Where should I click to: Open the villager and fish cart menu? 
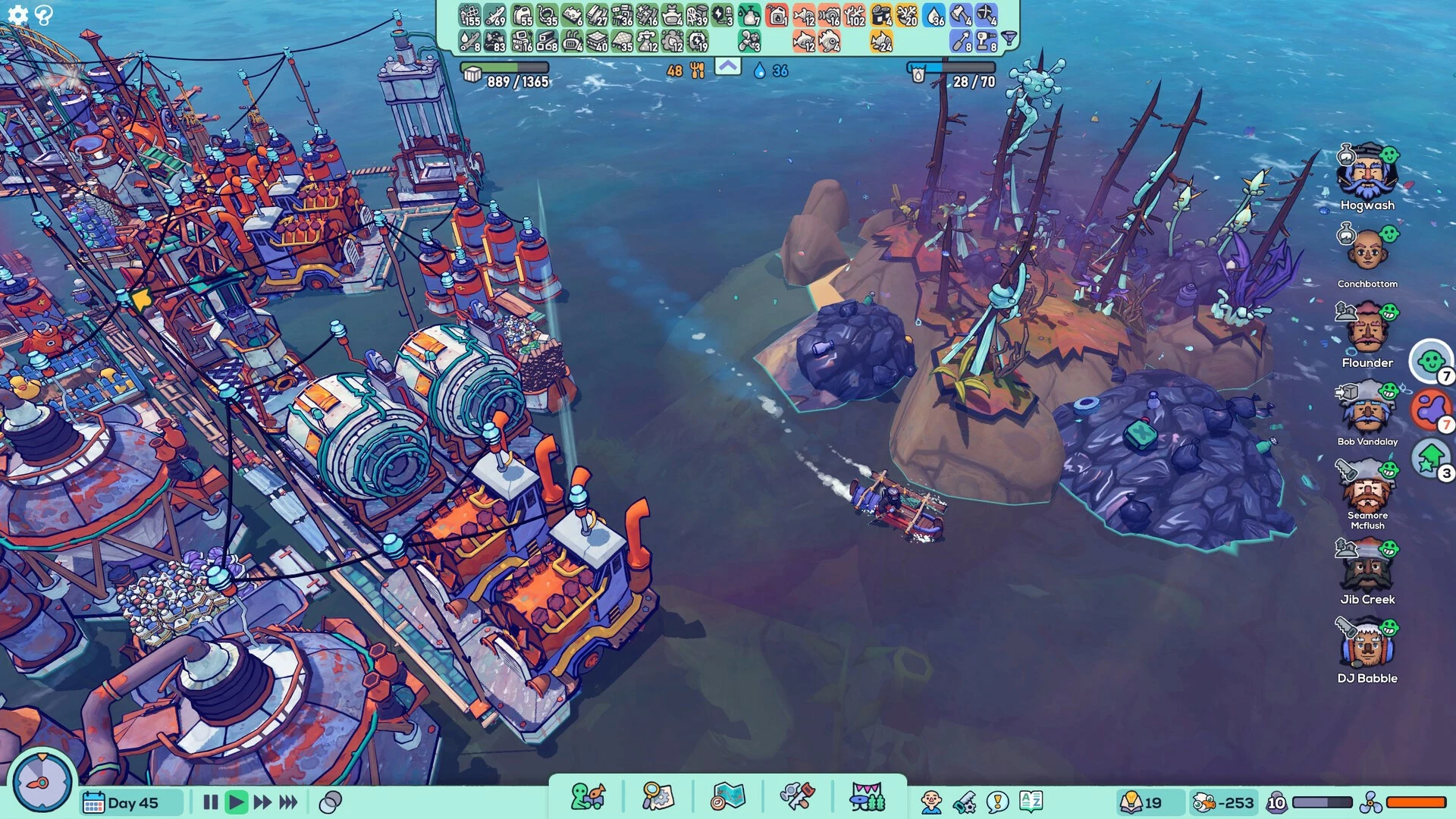[588, 797]
